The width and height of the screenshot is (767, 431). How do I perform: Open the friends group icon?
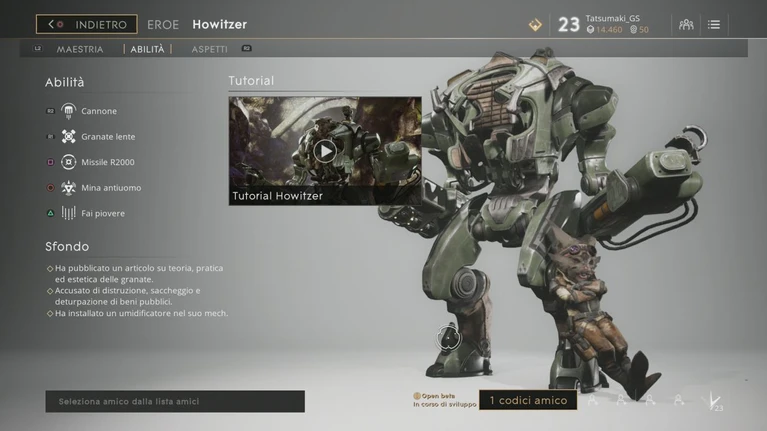pos(686,24)
